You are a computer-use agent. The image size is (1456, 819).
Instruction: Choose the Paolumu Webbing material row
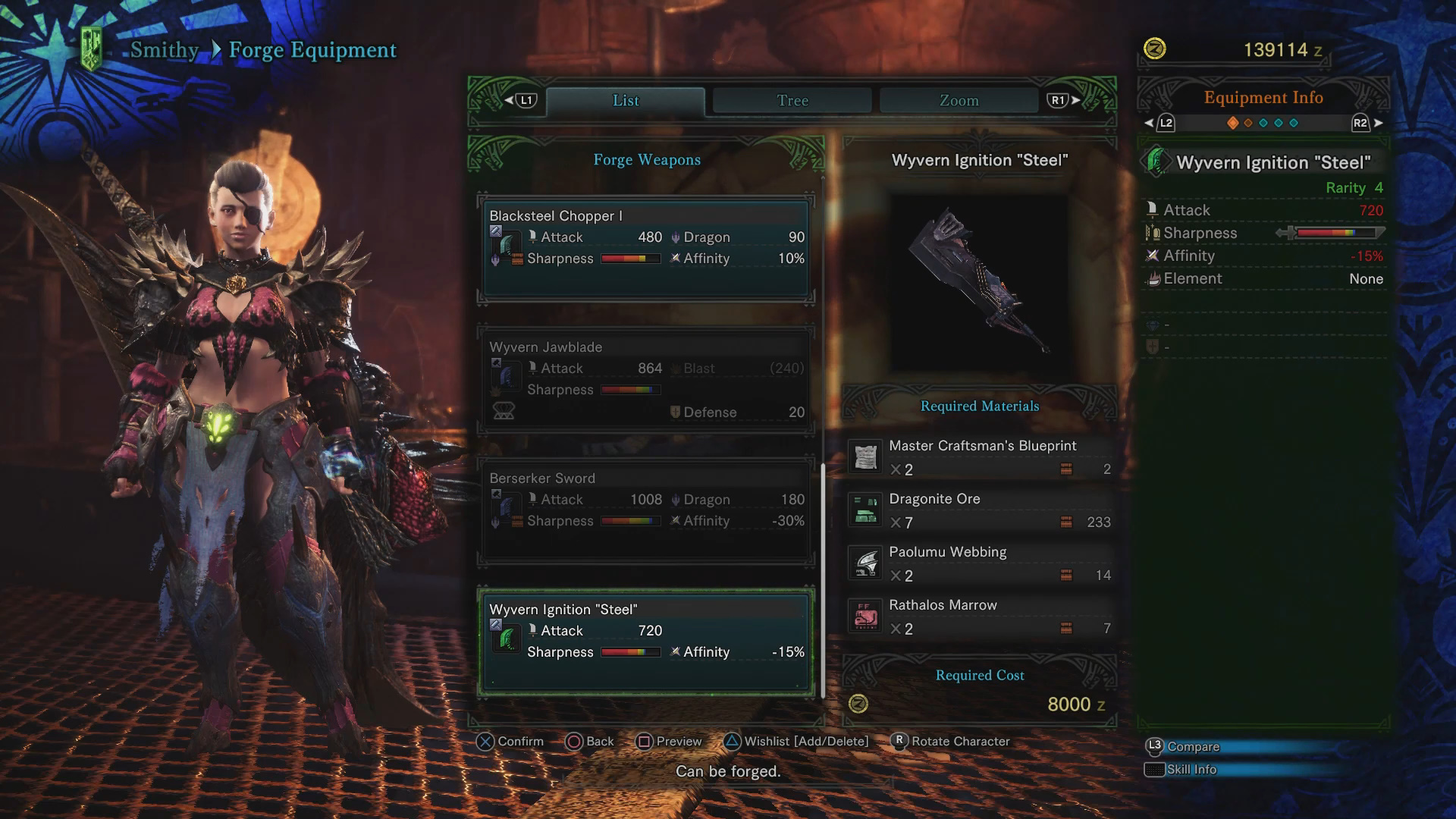[x=980, y=563]
